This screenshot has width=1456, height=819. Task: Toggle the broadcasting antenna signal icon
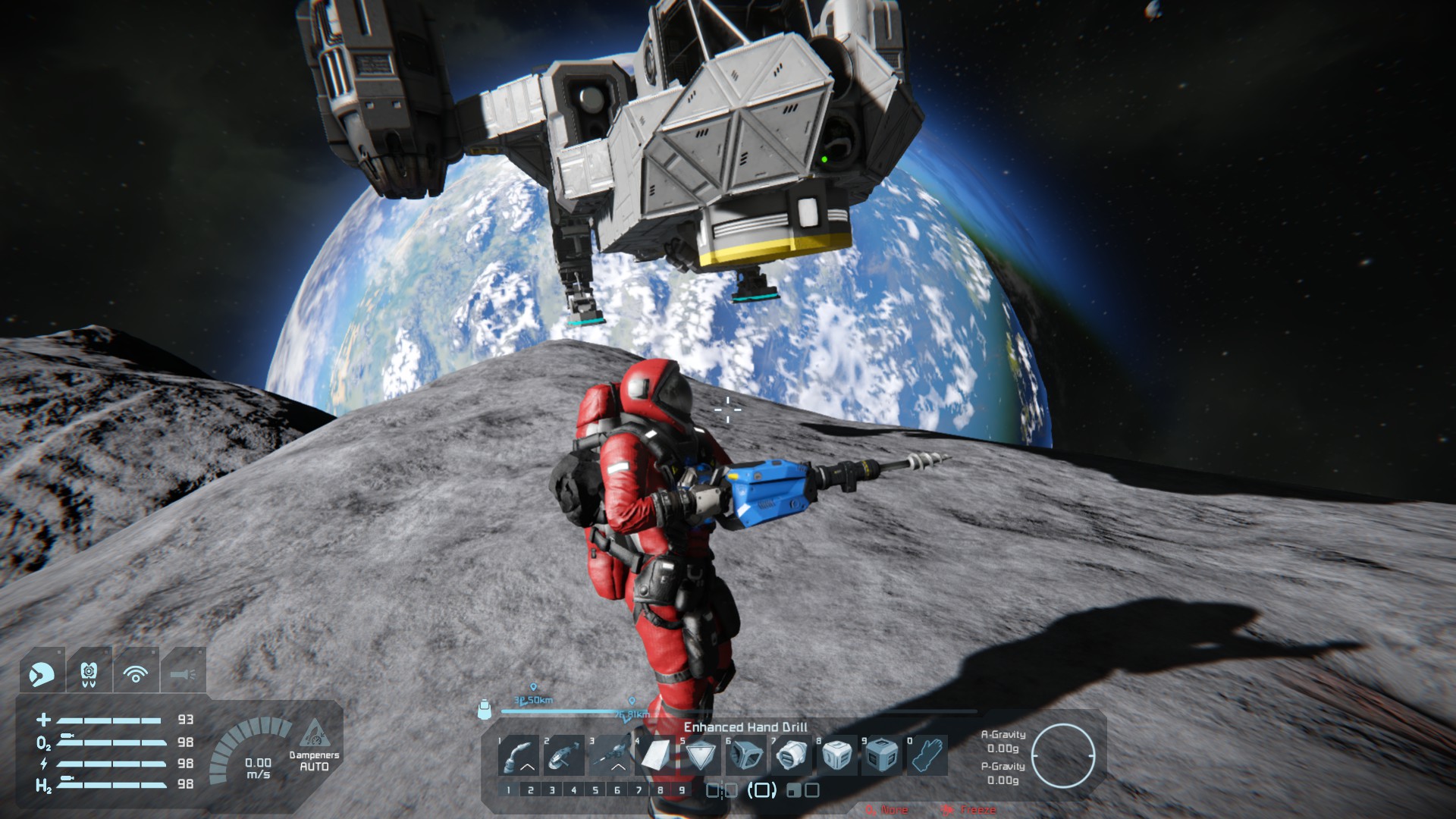click(136, 673)
